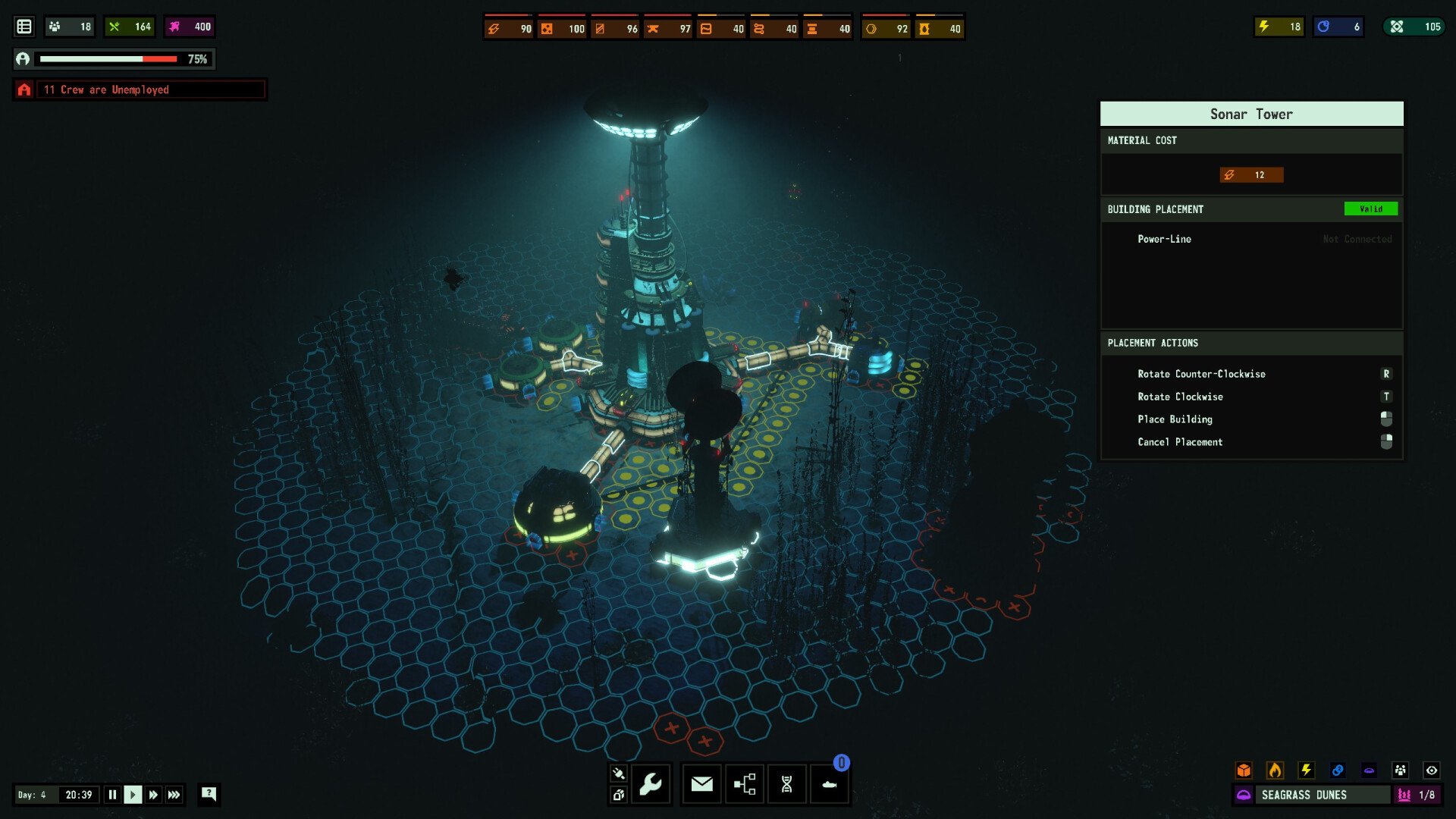This screenshot has height=819, width=1456.
Task: Click the 11 Crew are Unemployed alert
Action: pyautogui.click(x=140, y=89)
